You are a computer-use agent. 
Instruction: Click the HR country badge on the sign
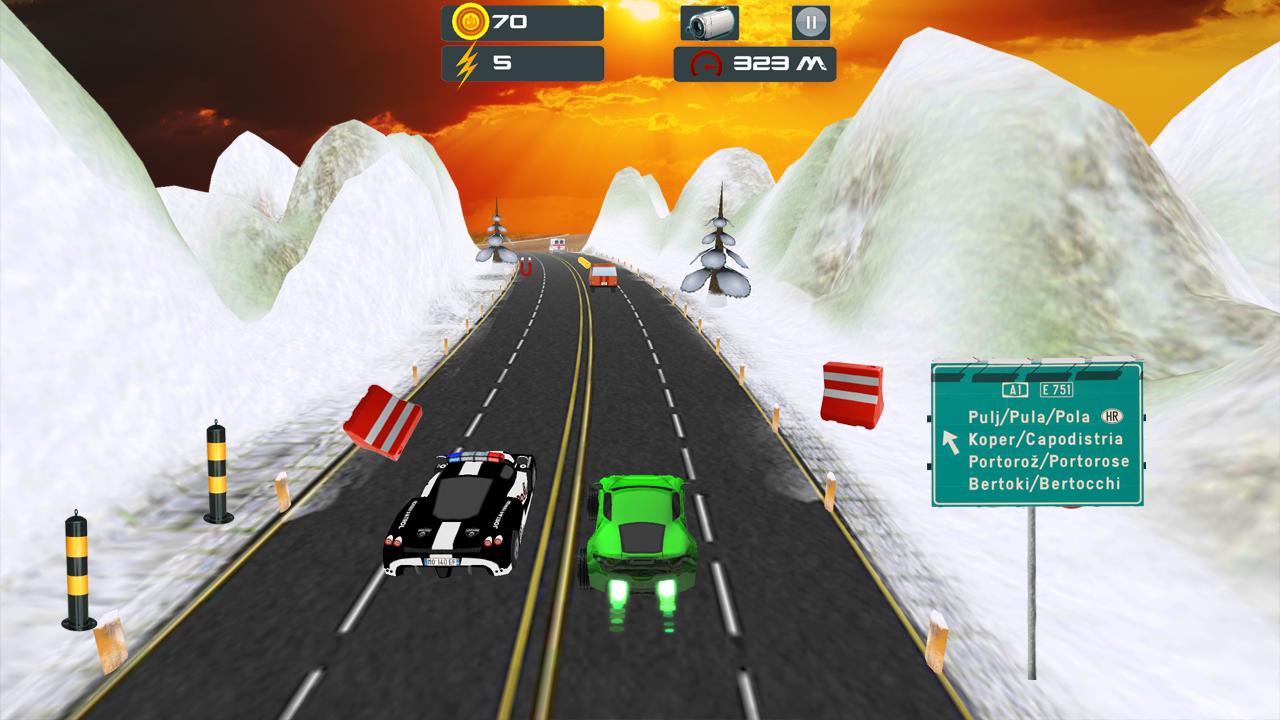coord(1112,415)
